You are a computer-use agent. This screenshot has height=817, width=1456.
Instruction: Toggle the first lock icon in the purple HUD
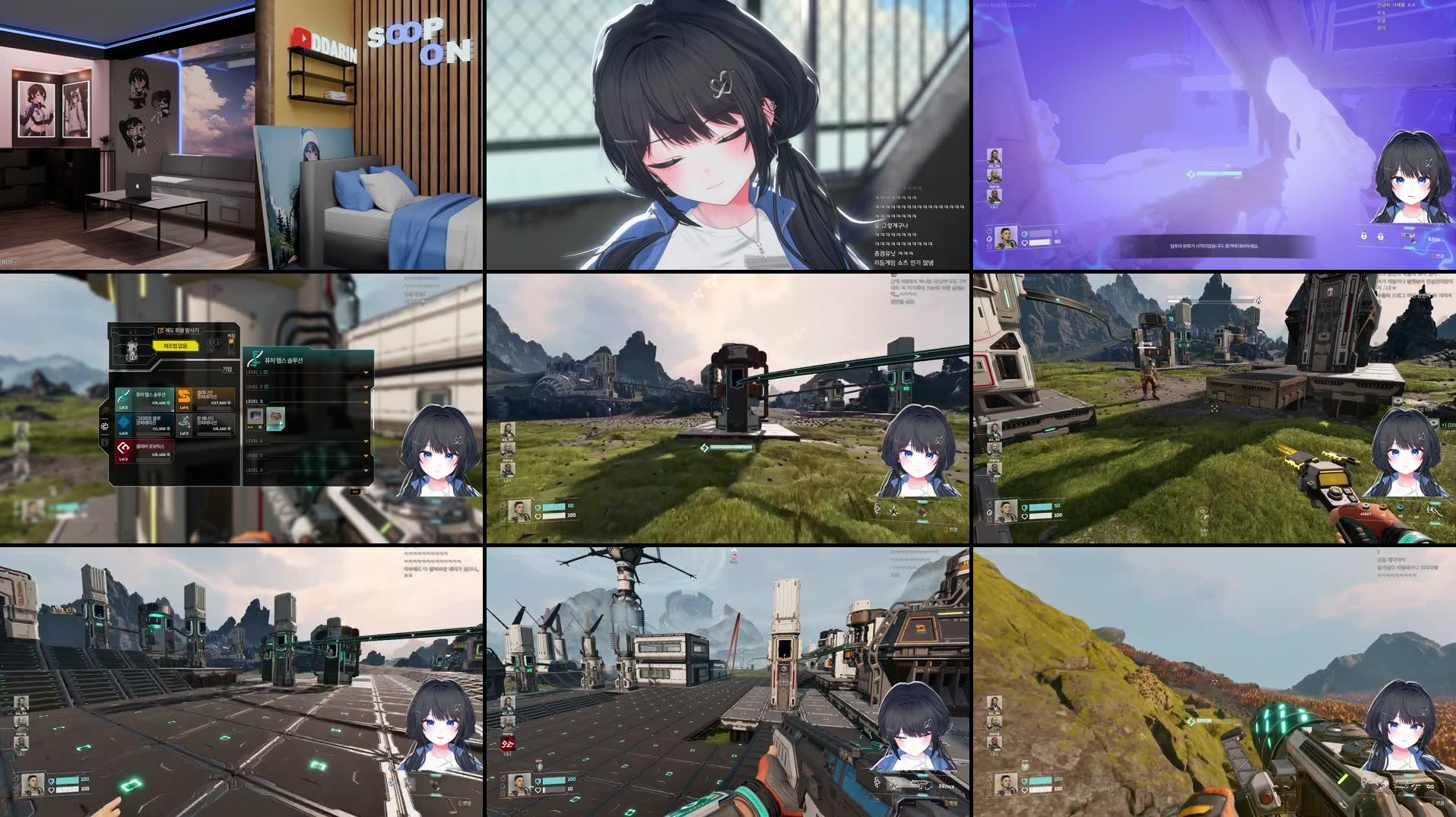[x=1364, y=237]
